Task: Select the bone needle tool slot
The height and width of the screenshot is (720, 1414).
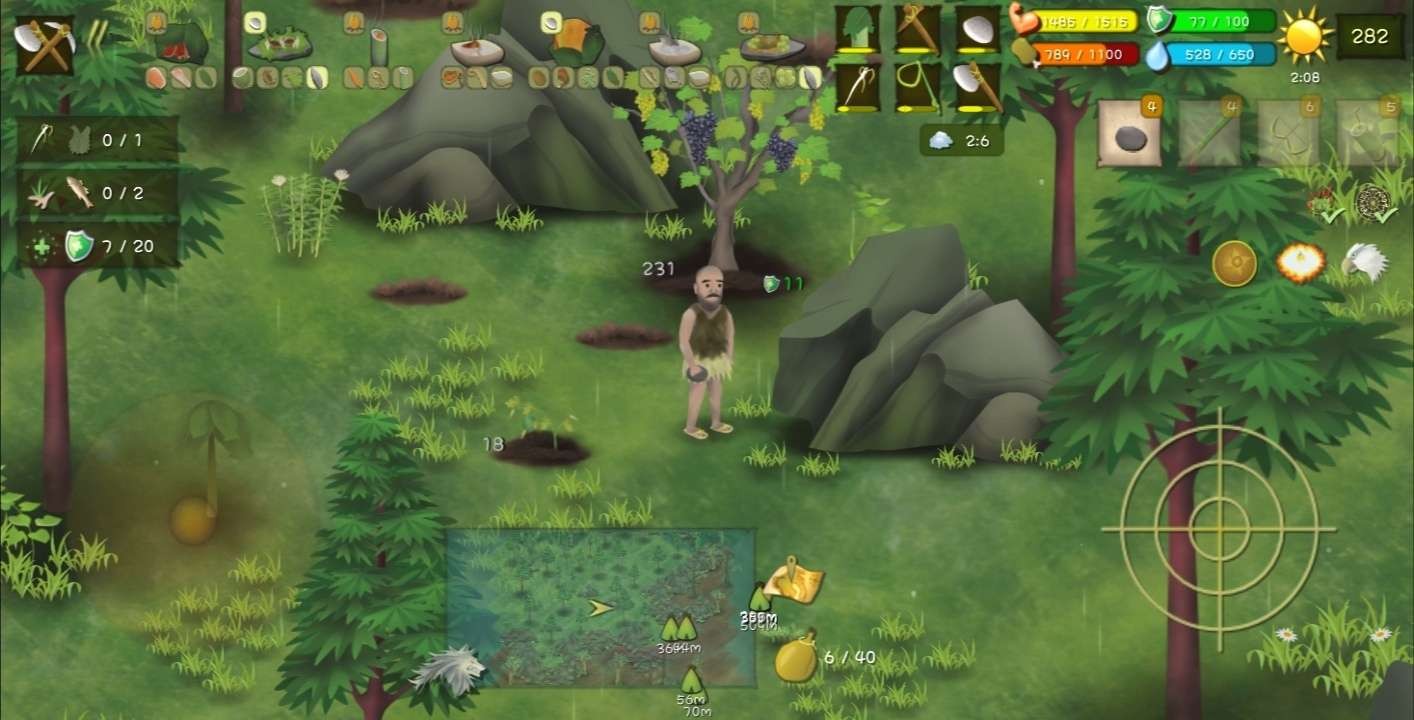Action: point(858,87)
